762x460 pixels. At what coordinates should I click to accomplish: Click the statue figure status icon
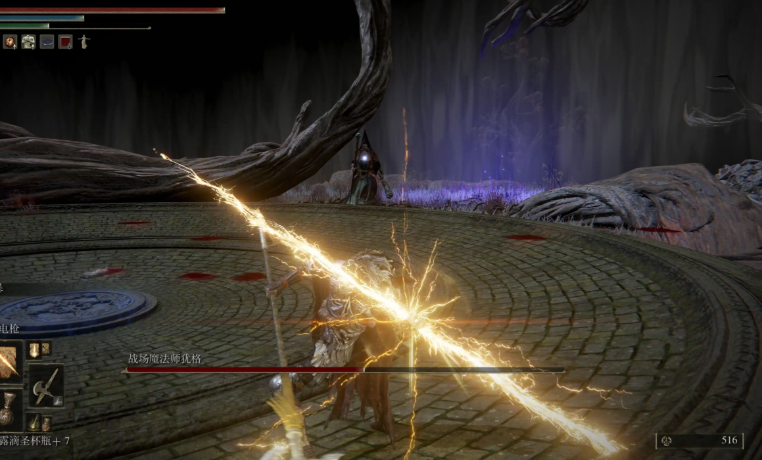tap(84, 42)
